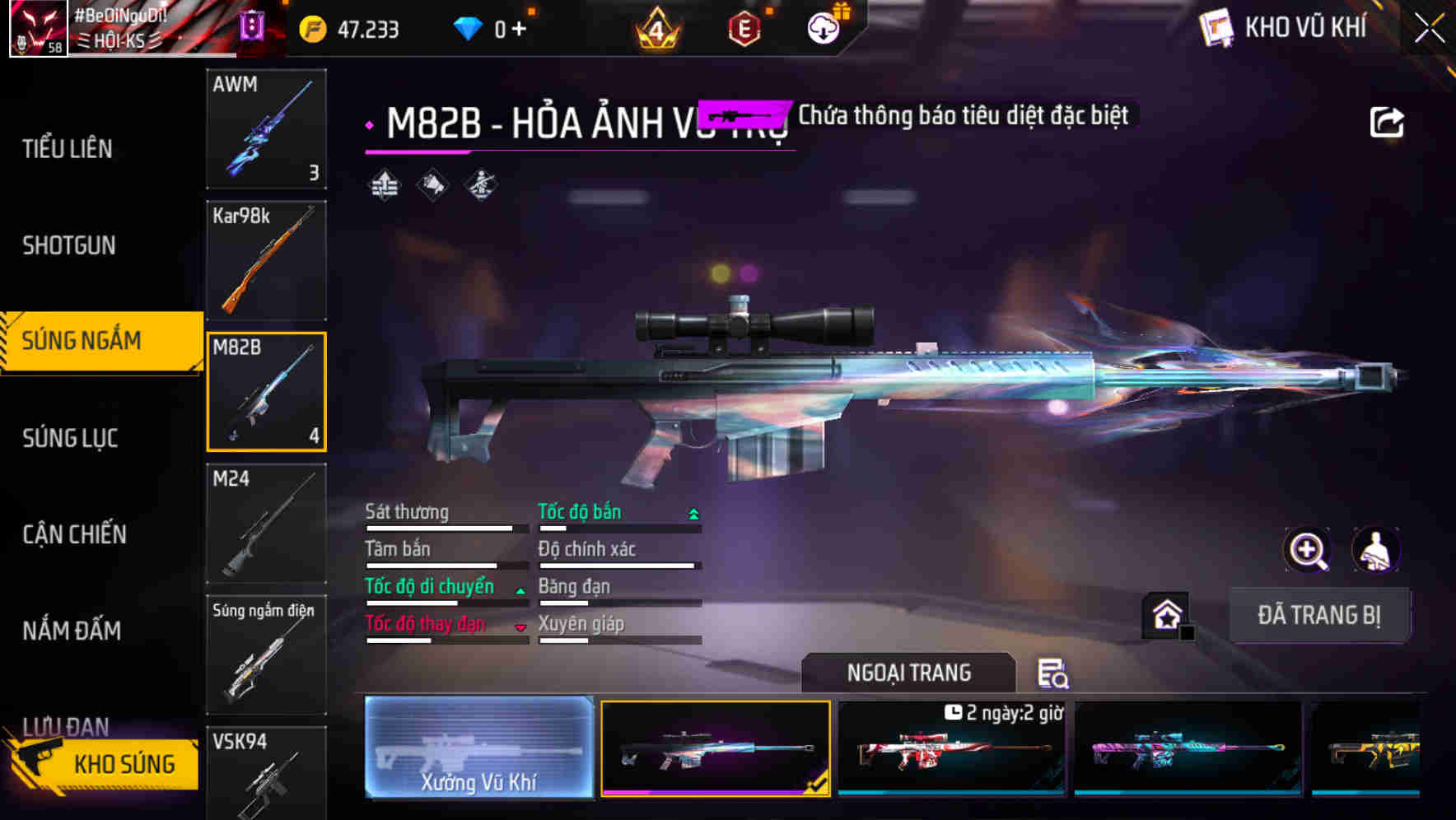Open Xưởng Vũ Khí from the skin row
1456x820 pixels.
click(x=478, y=747)
